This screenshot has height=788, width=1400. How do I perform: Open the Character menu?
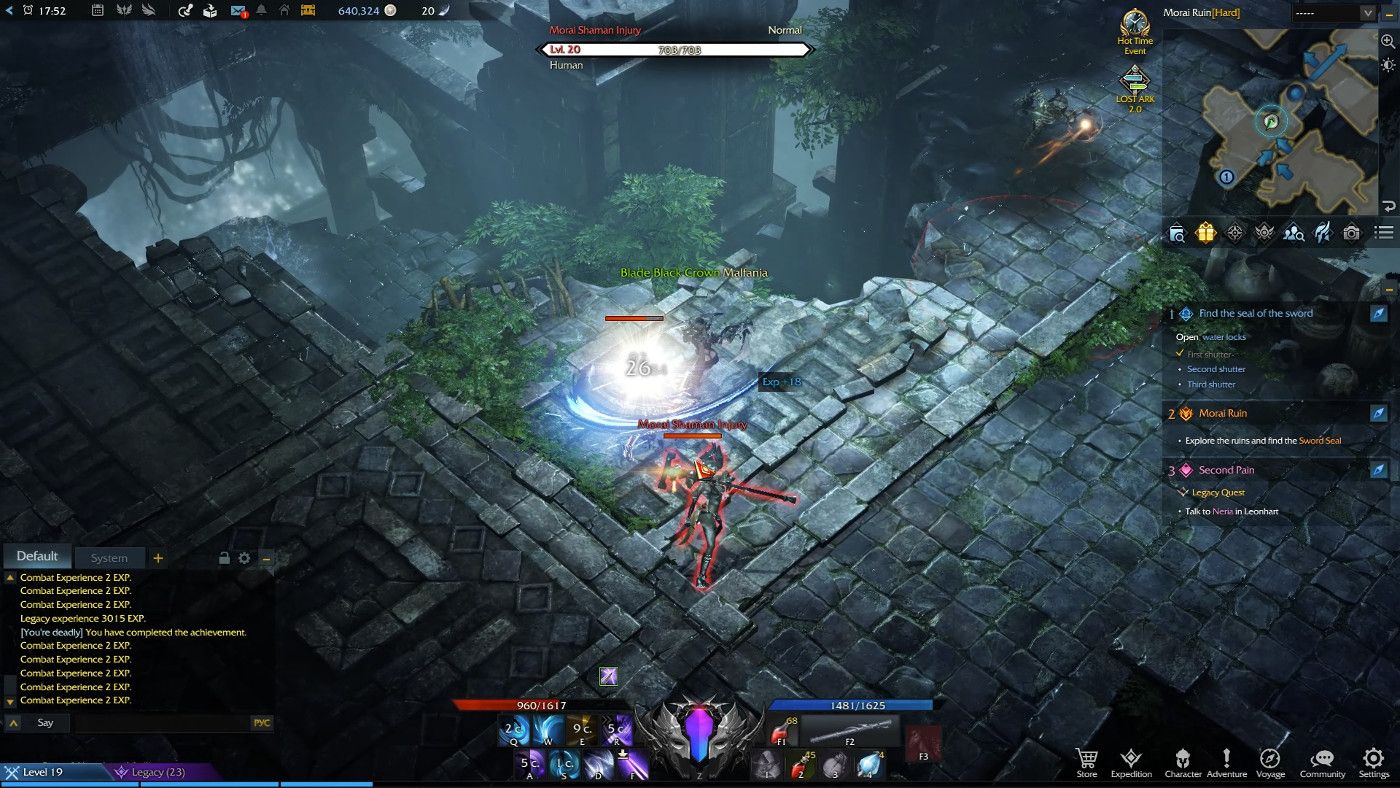(x=1182, y=761)
